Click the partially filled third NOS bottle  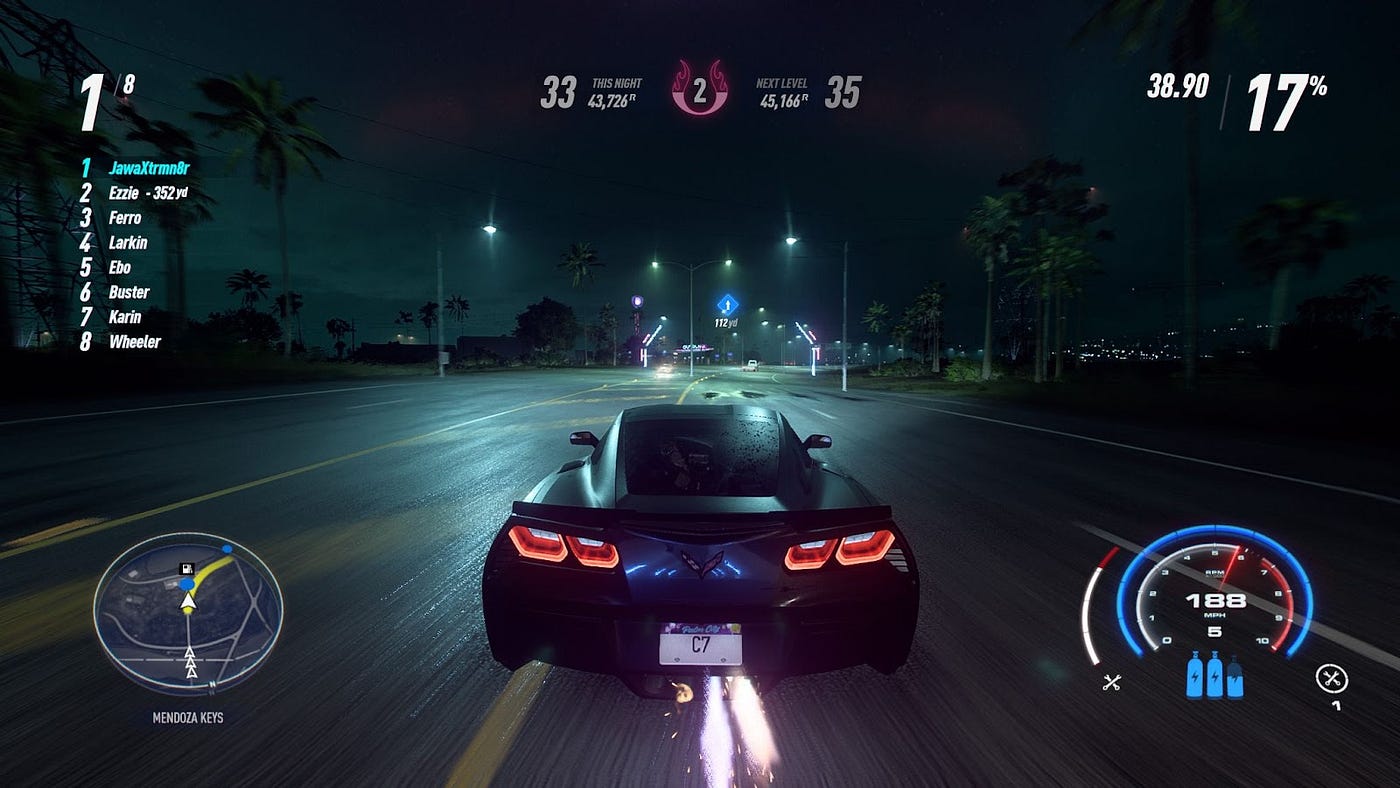(1235, 678)
